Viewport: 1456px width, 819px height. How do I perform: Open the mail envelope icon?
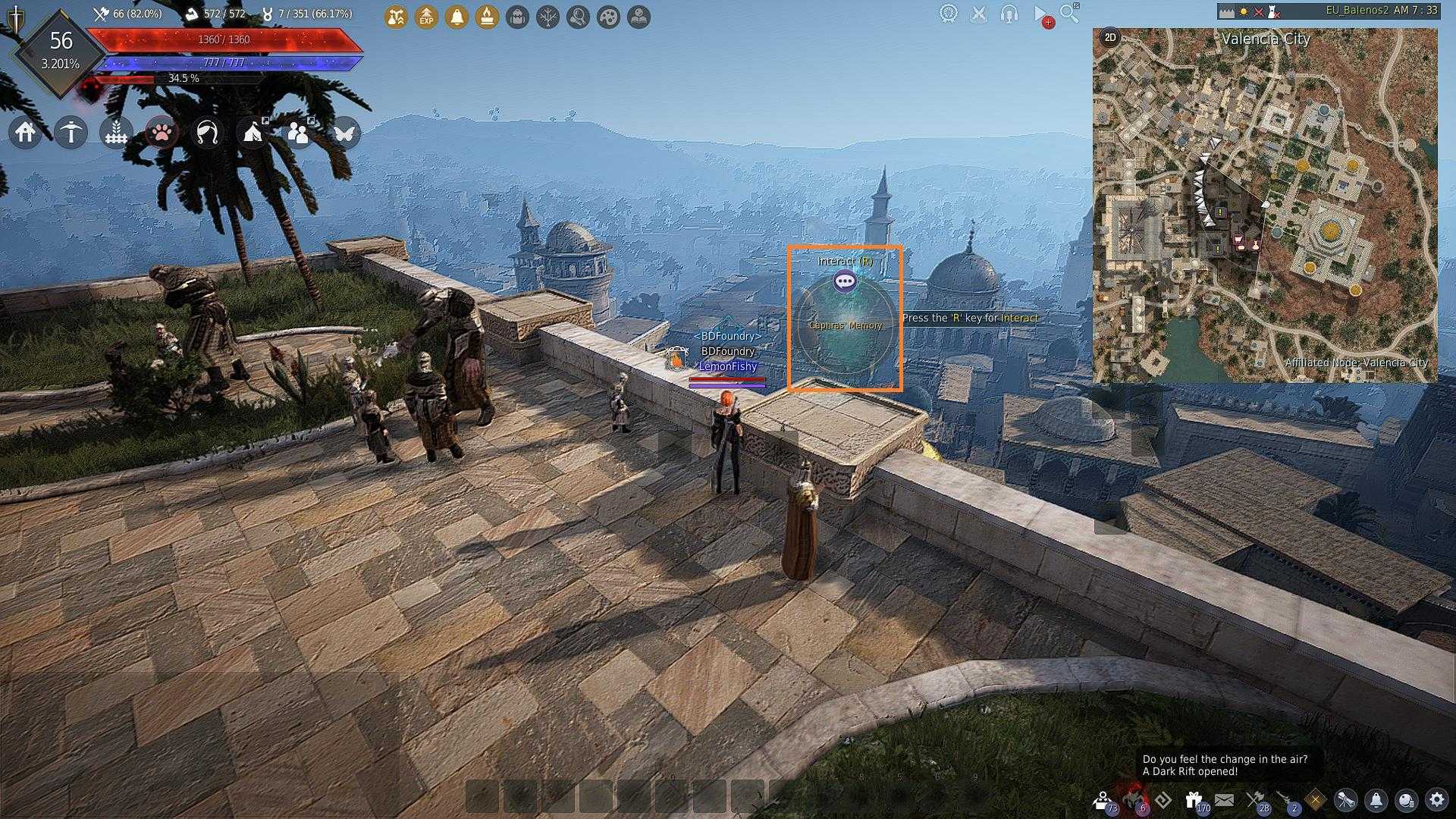coord(1224,800)
